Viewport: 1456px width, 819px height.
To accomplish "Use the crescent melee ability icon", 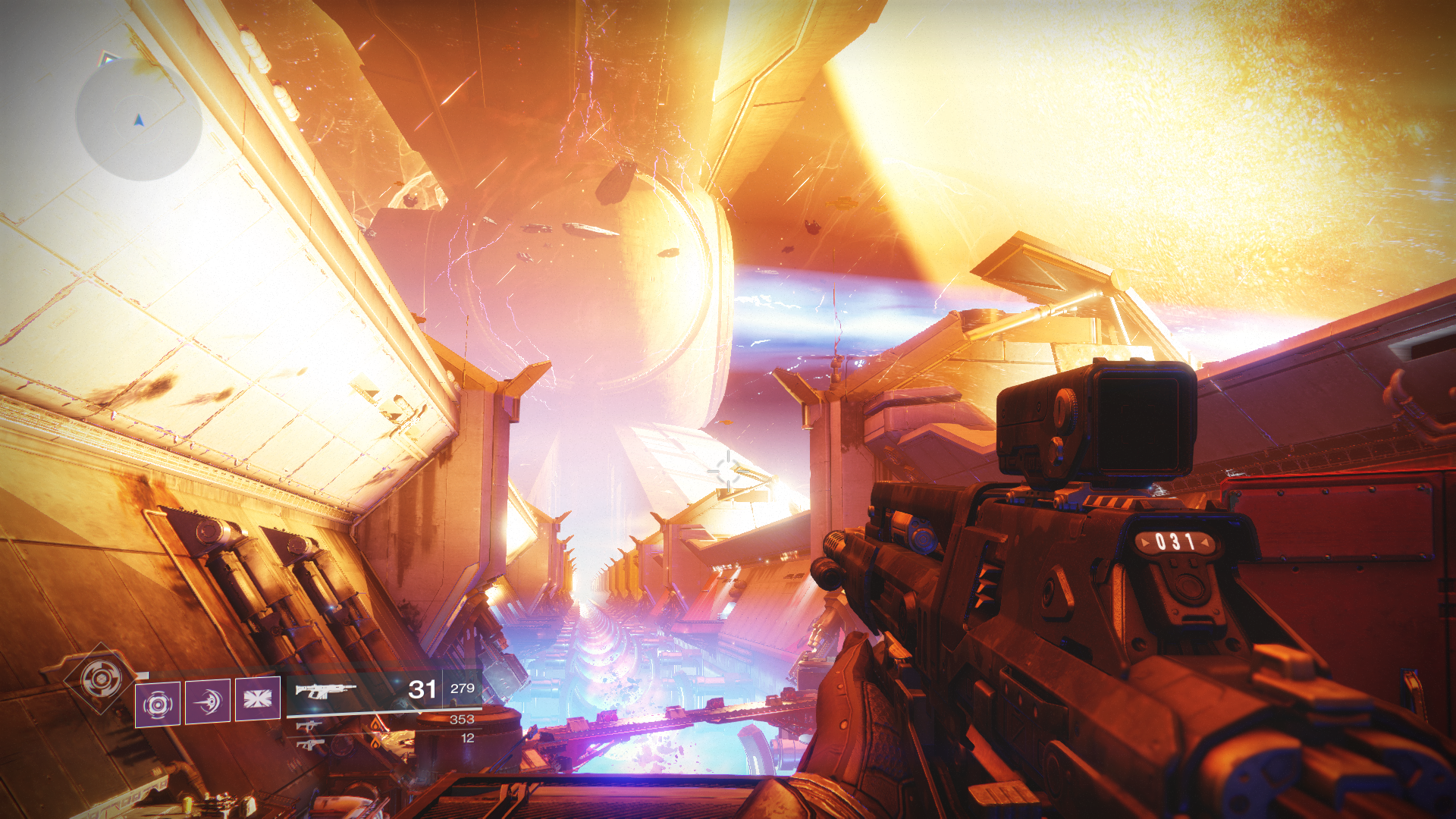I will pyautogui.click(x=208, y=702).
